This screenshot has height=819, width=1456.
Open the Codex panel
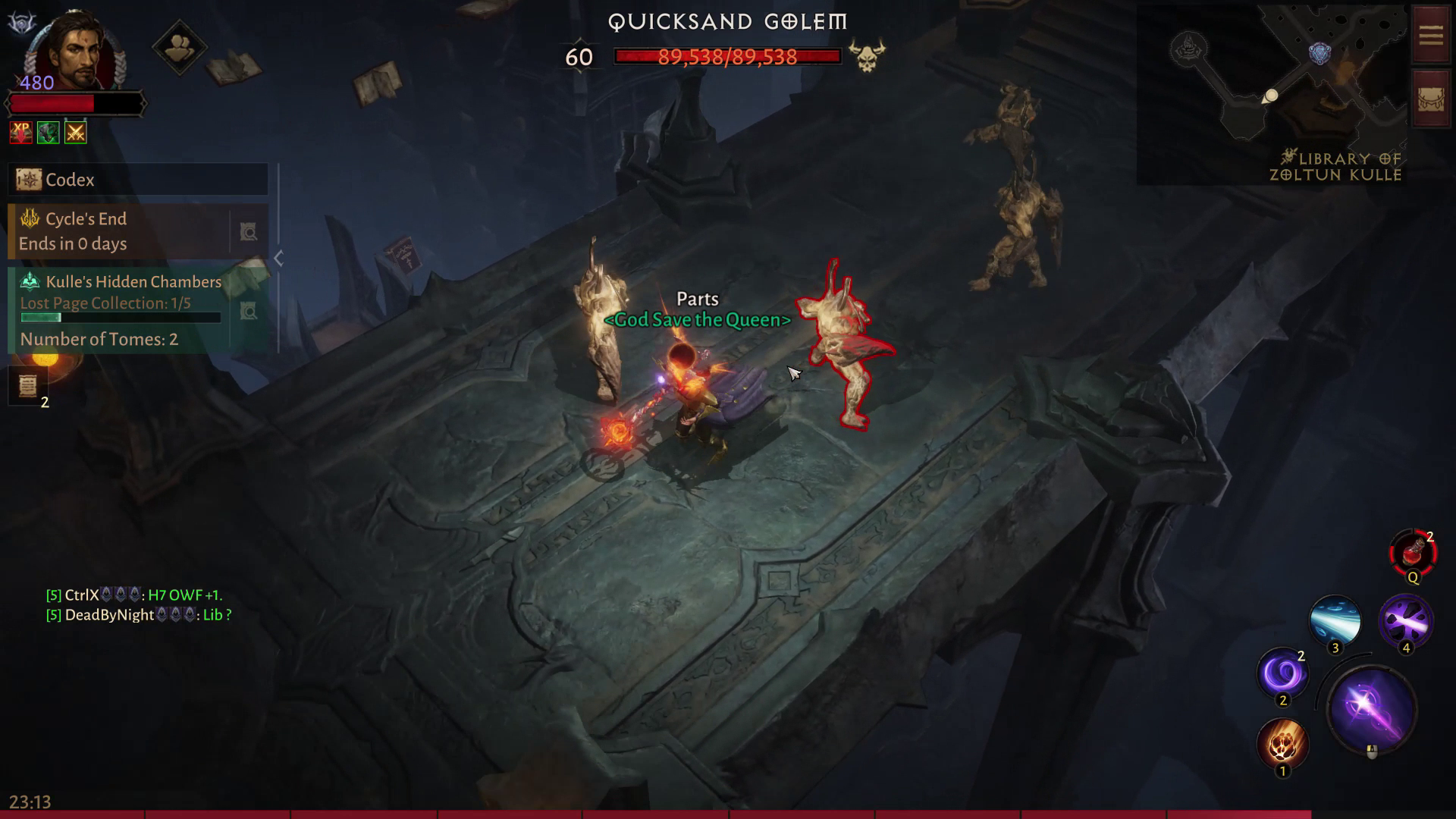point(136,180)
